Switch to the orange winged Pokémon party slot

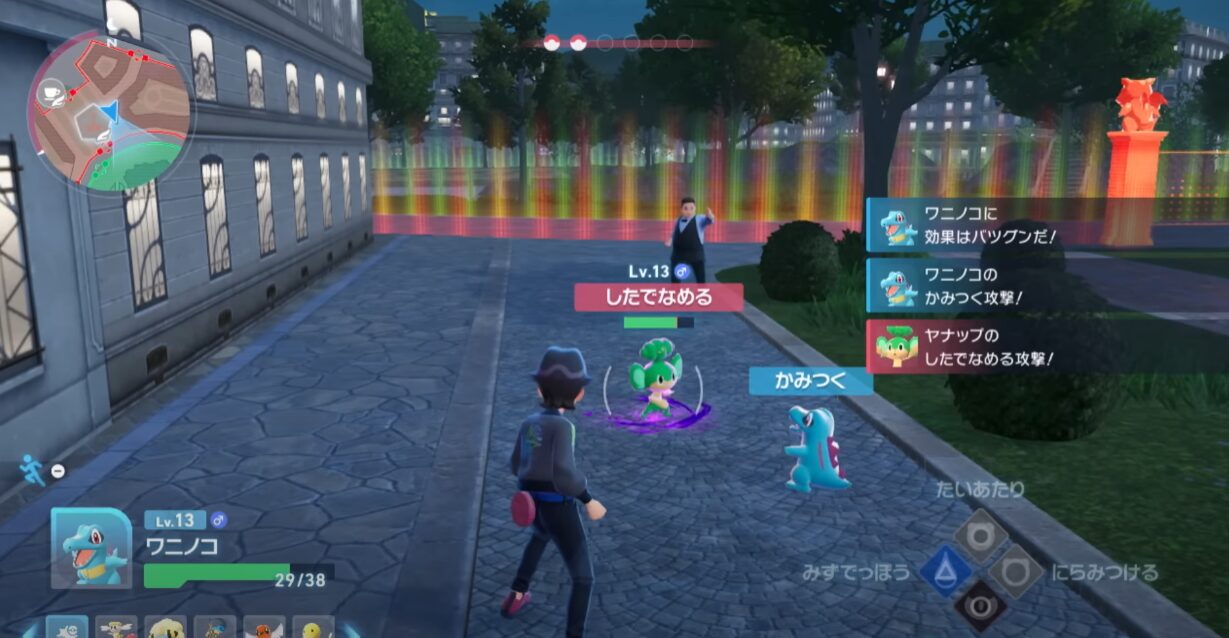[264, 628]
